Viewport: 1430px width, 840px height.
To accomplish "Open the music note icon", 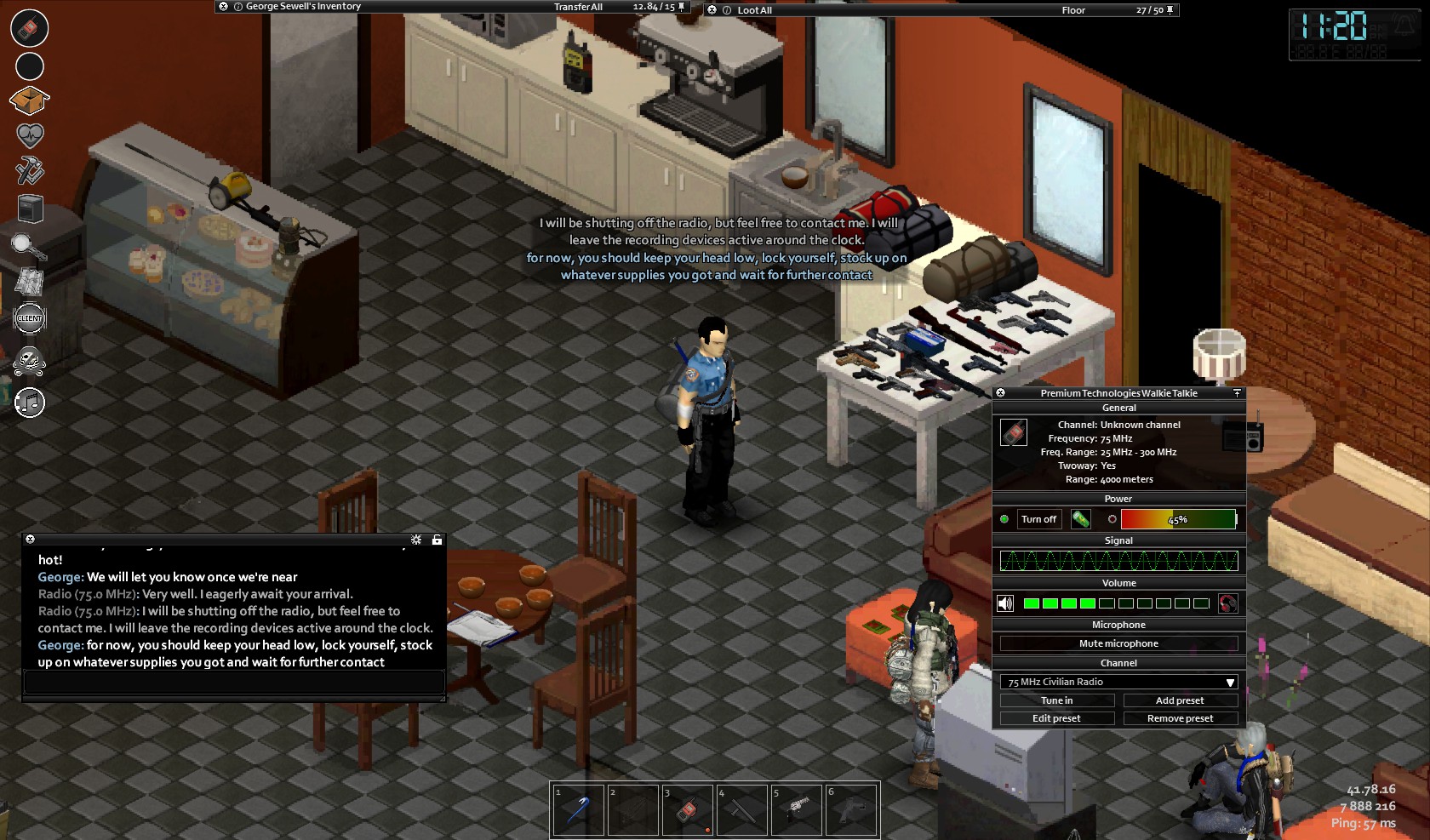I will pyautogui.click(x=30, y=403).
